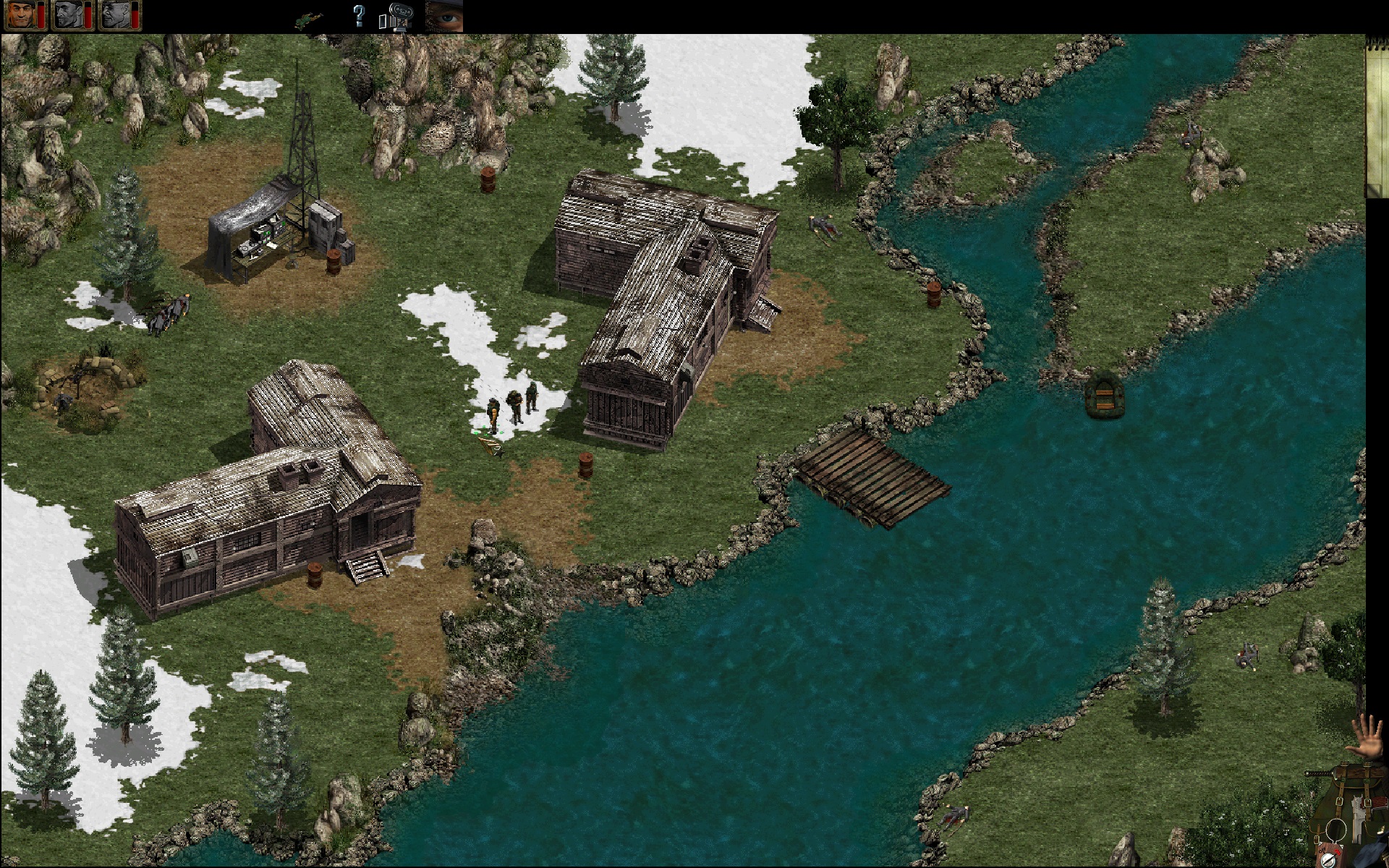Open help using the question mark icon

click(359, 17)
